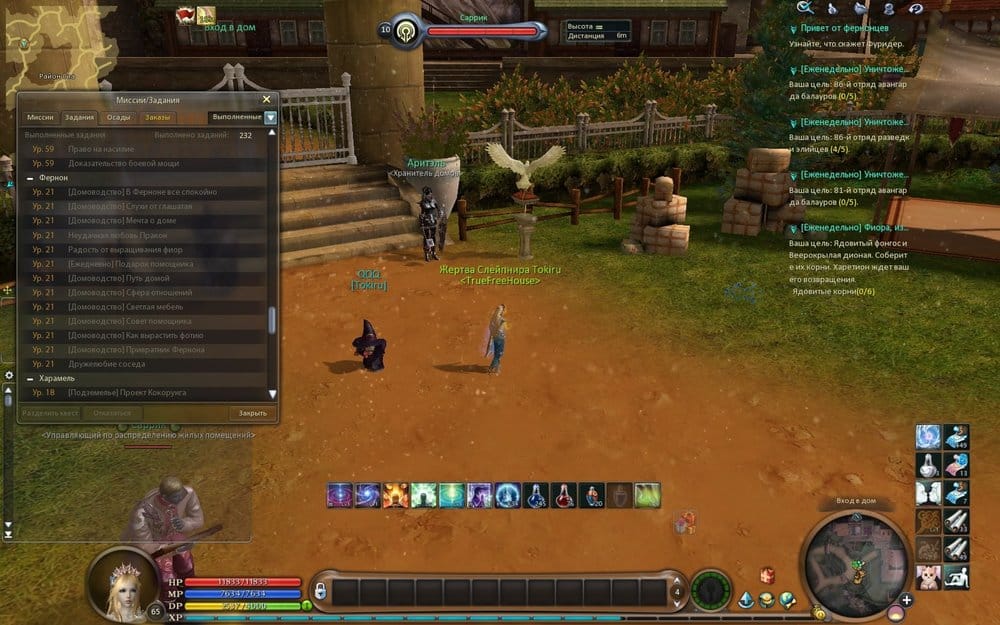The width and height of the screenshot is (1000, 625).
Task: Close the Missions/Quests window with the X
Action: (266, 99)
